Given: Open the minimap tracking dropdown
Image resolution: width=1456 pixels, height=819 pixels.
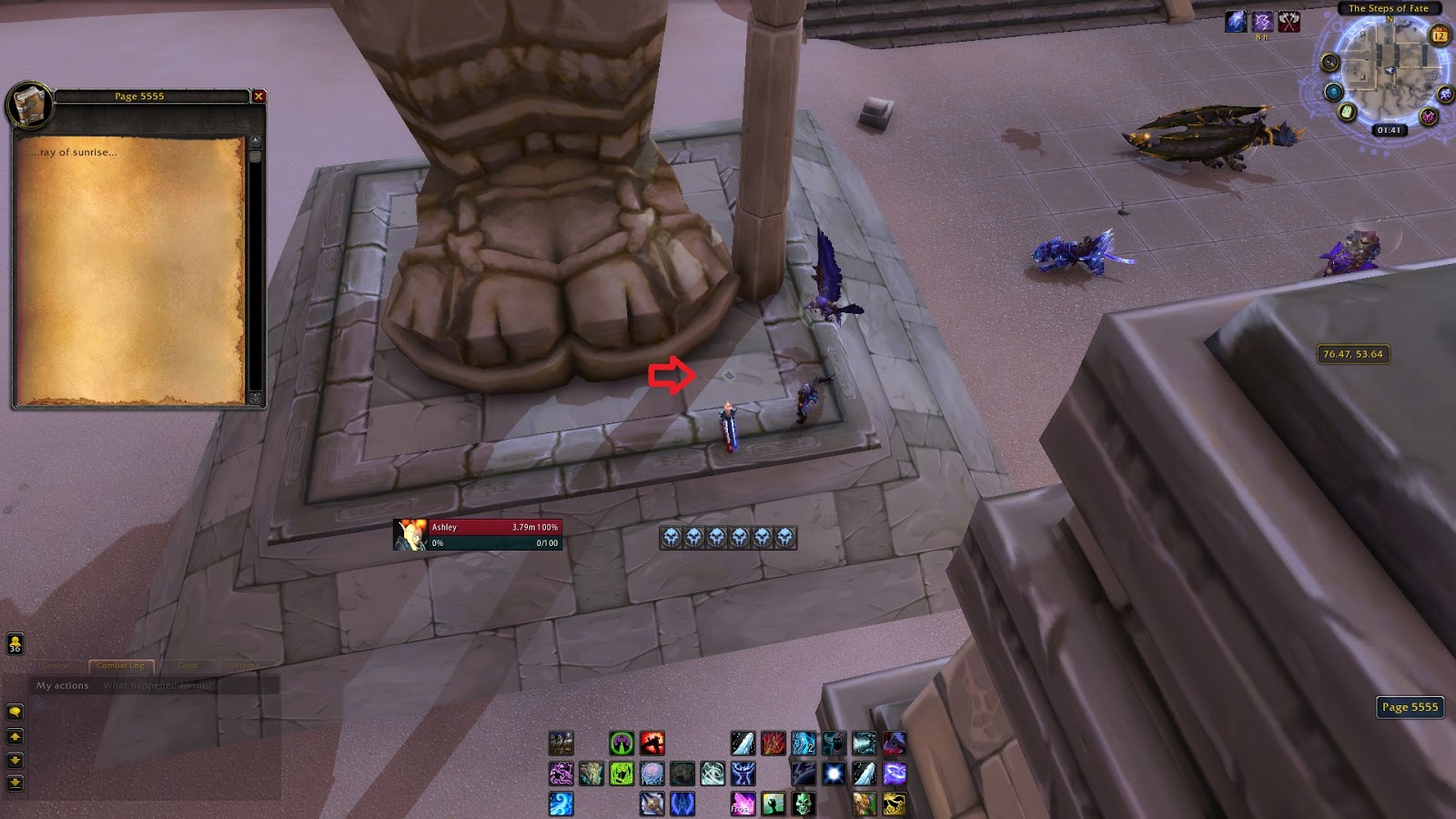Looking at the screenshot, I should pyautogui.click(x=1330, y=62).
